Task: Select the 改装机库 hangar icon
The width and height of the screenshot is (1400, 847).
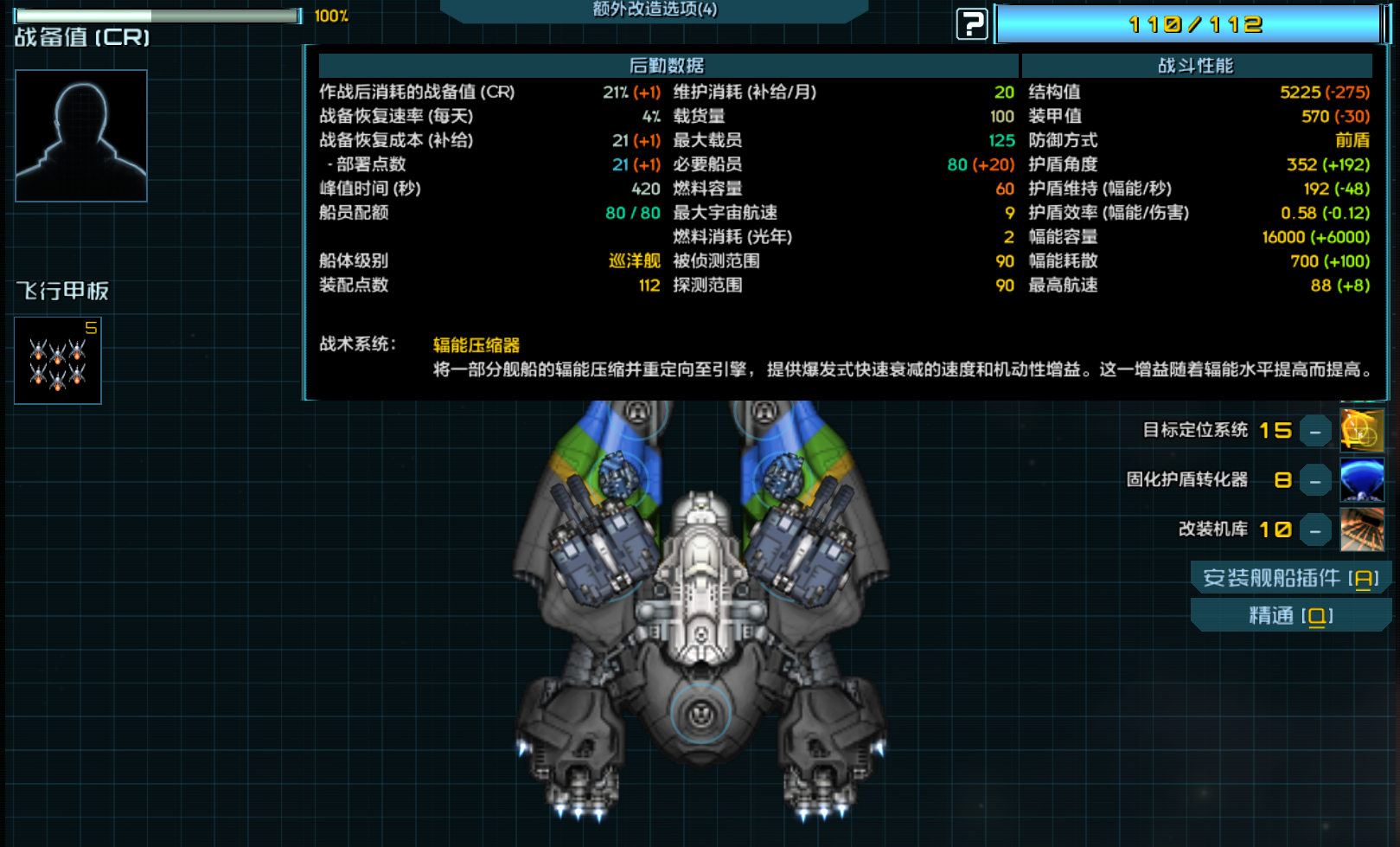Action: [x=1361, y=529]
